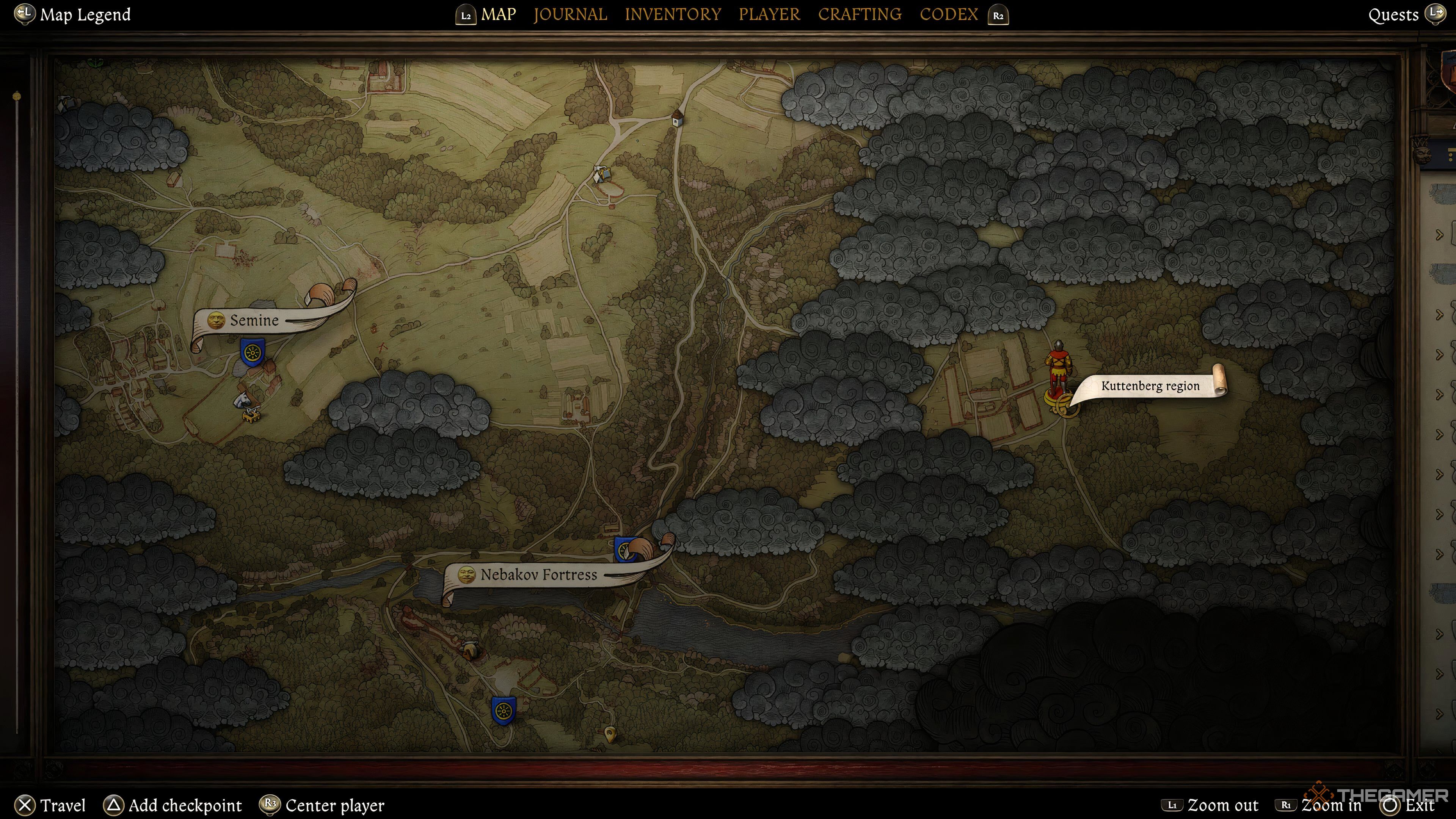
Task: Show the Codex tab
Action: tap(948, 14)
